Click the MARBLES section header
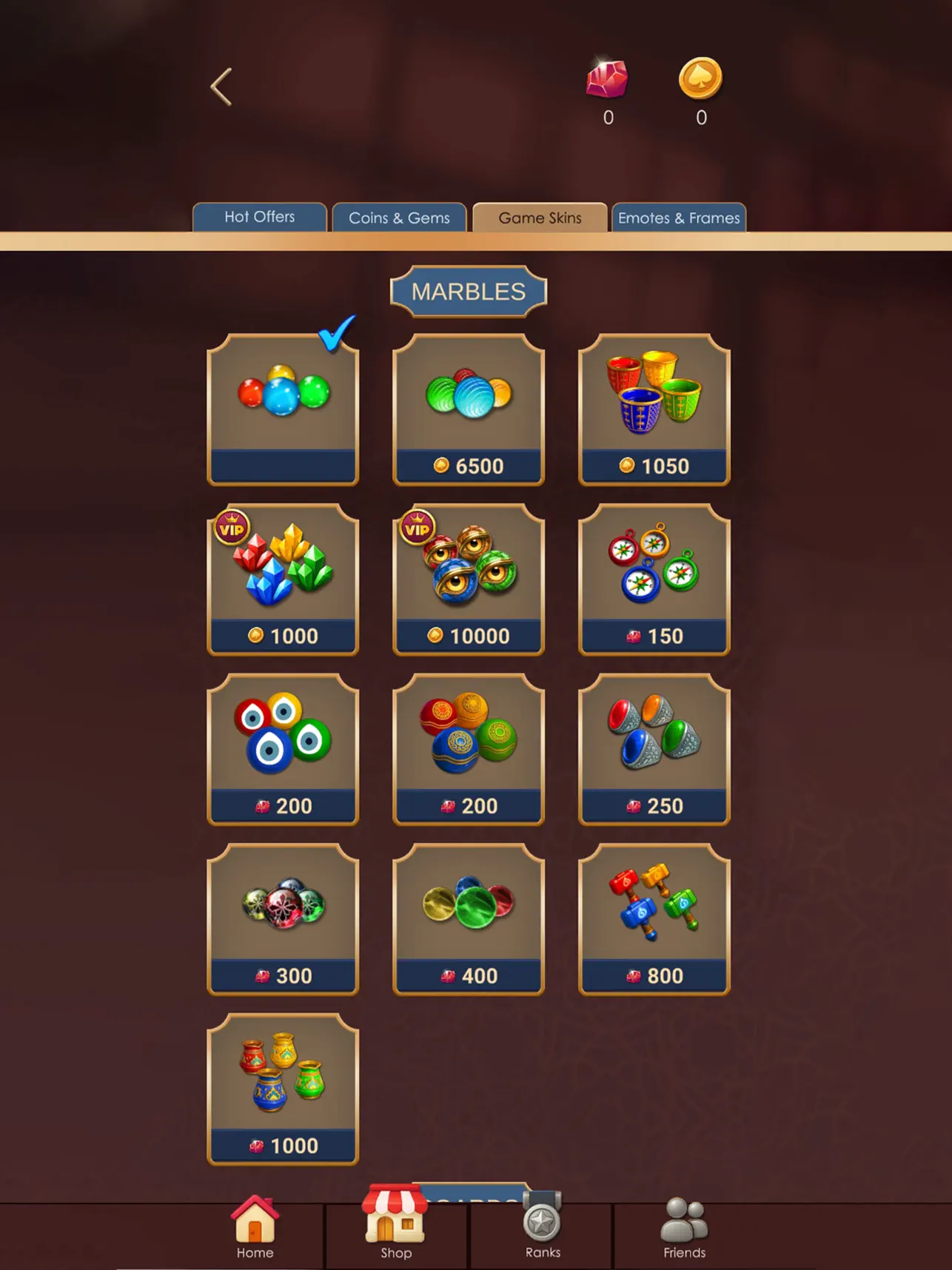The width and height of the screenshot is (952, 1270). point(469,291)
